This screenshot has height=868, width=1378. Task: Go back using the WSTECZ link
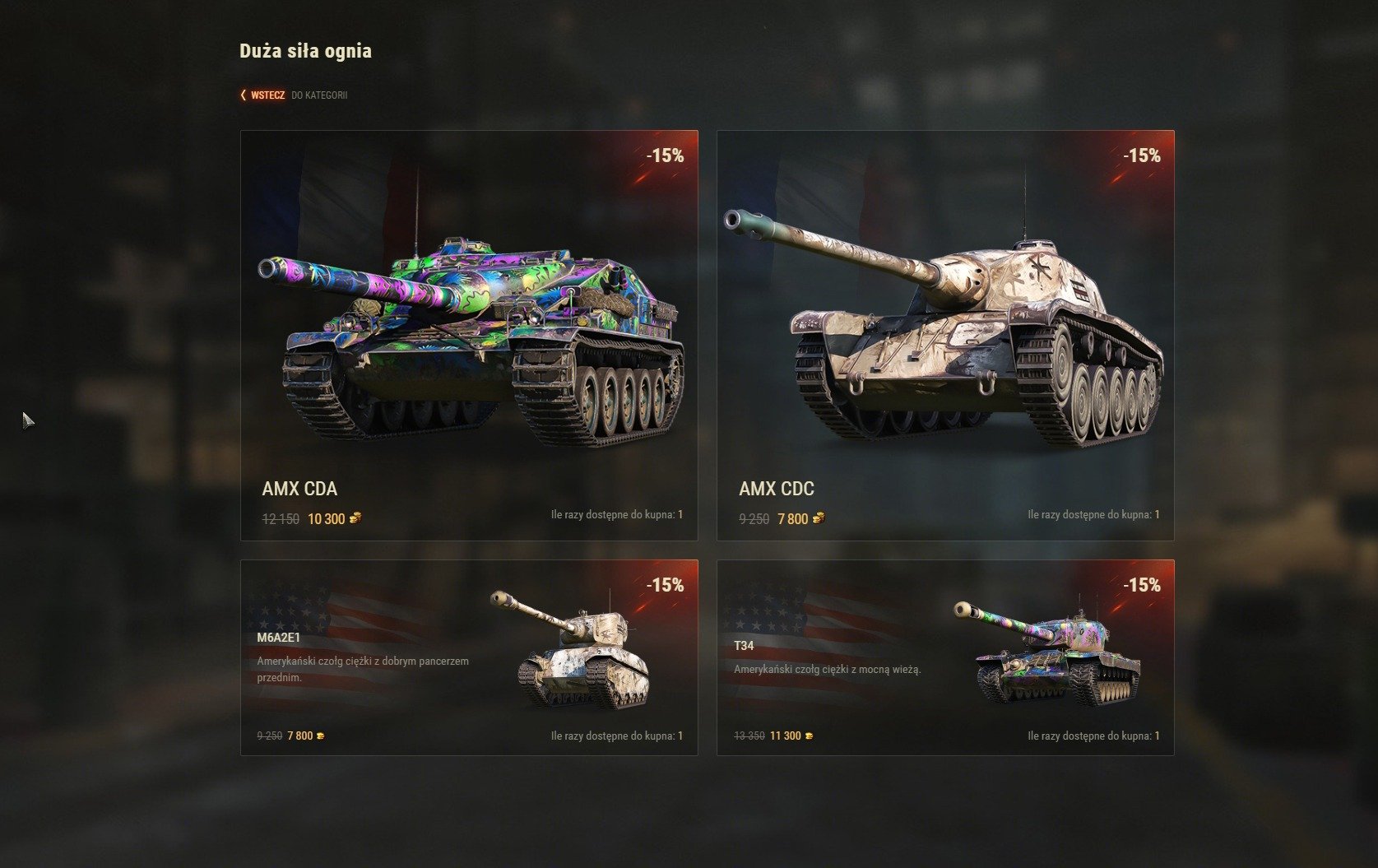pyautogui.click(x=267, y=95)
